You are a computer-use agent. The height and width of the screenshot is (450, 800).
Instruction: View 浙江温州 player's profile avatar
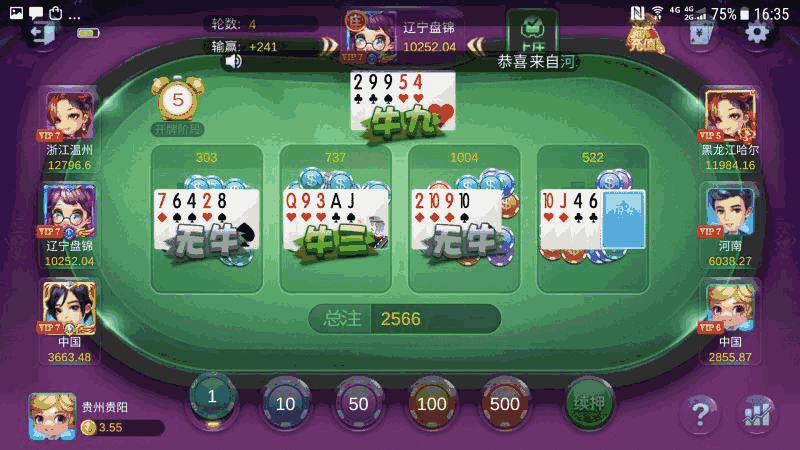69,115
